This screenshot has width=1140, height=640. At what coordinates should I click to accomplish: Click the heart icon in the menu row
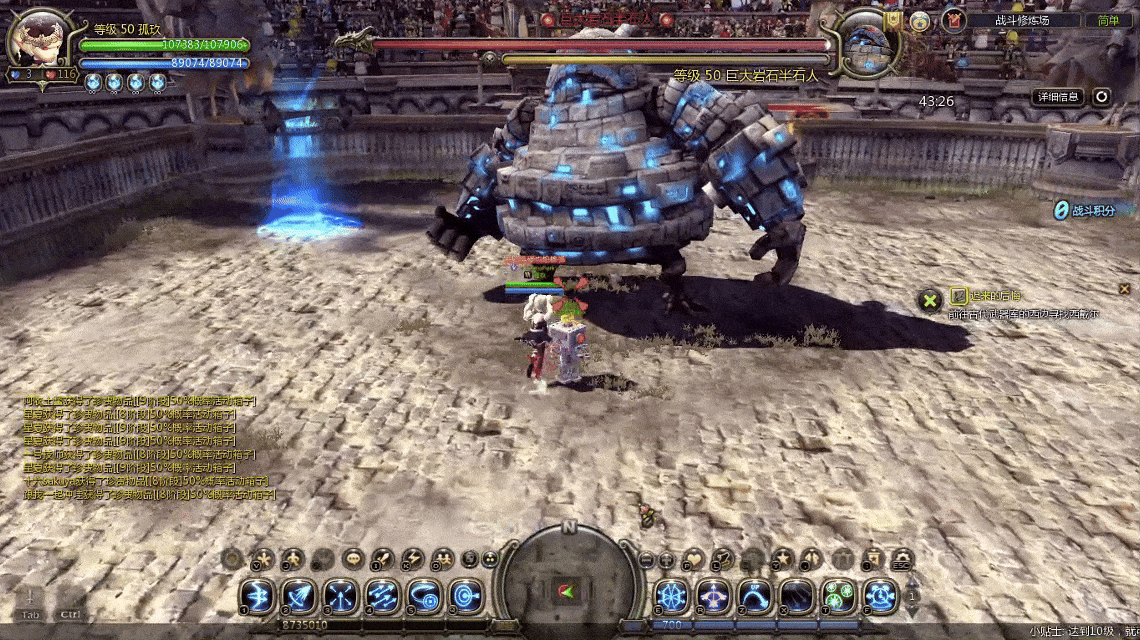coord(693,559)
